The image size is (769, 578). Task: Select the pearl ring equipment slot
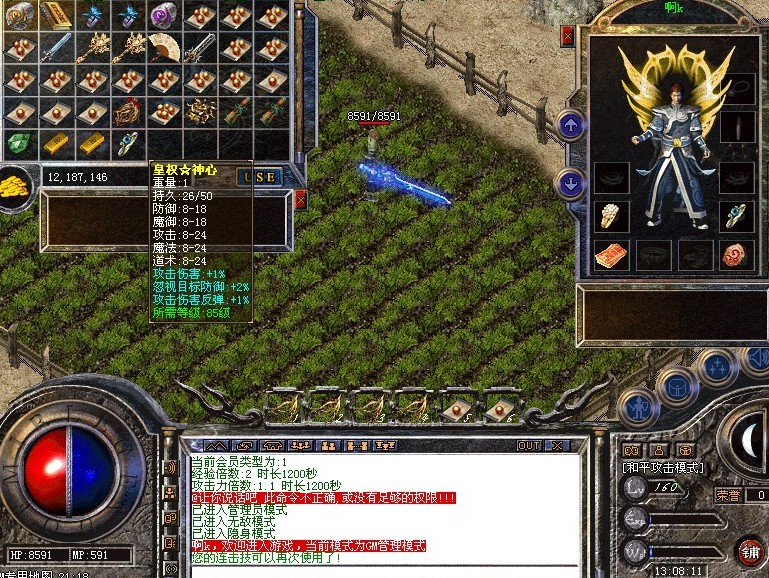coord(611,216)
